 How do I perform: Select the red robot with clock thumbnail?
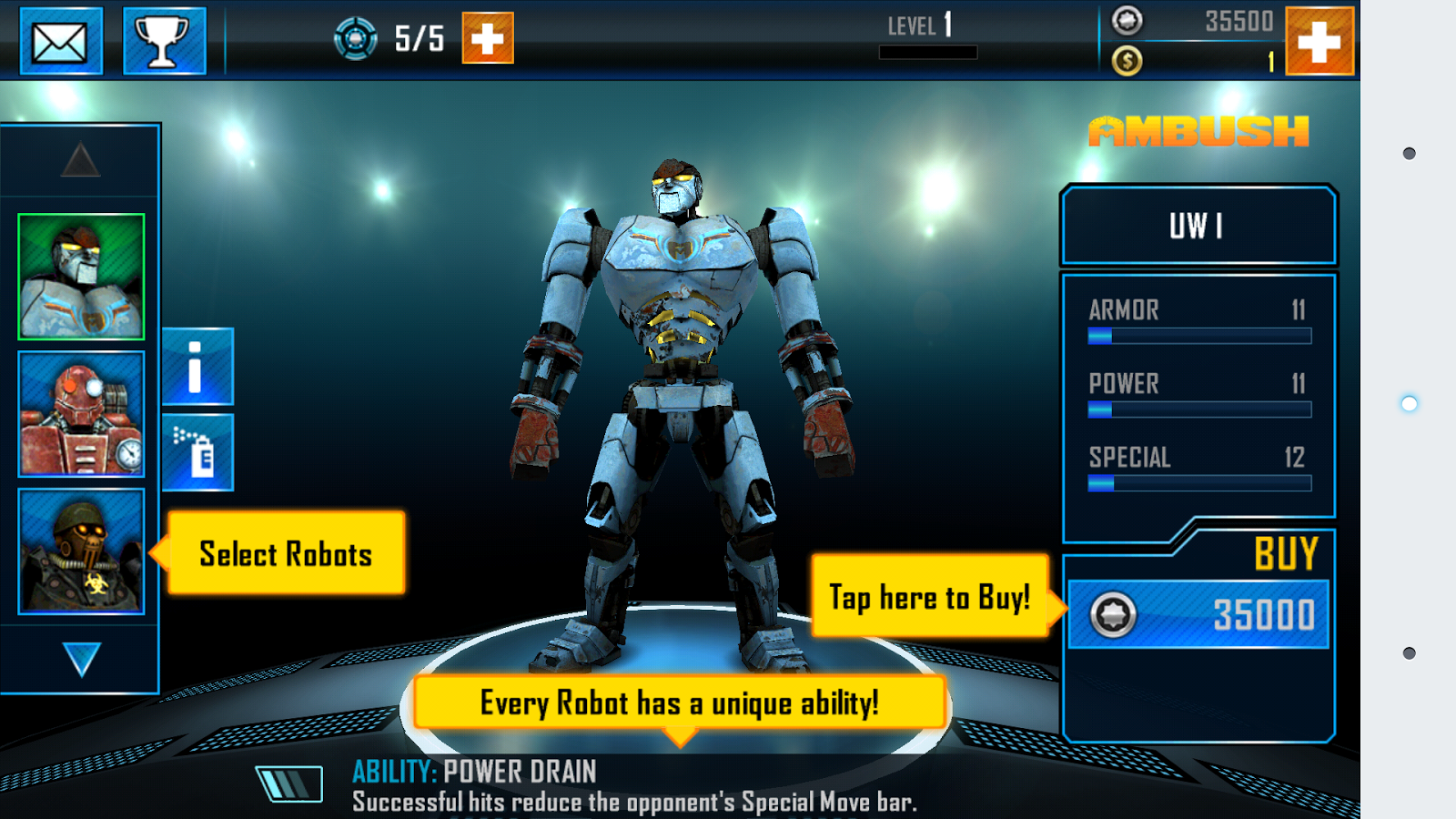tap(81, 414)
